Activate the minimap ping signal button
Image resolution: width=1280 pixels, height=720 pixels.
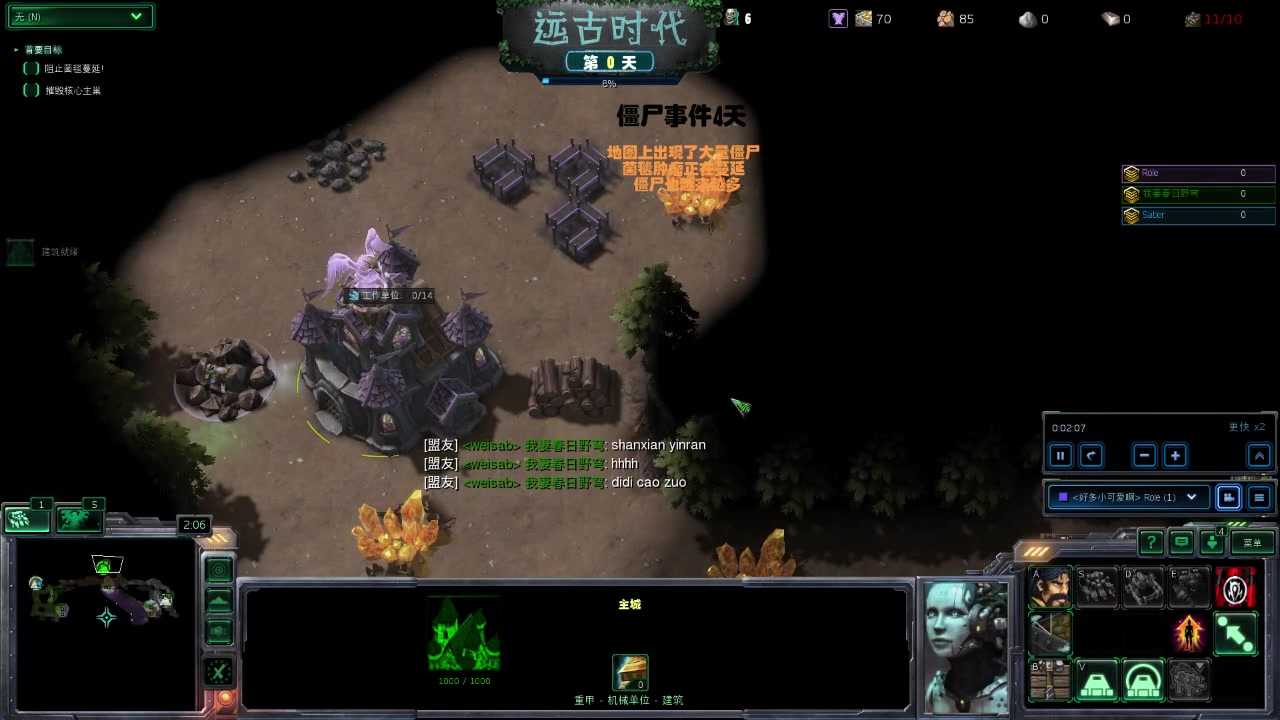coord(219,570)
